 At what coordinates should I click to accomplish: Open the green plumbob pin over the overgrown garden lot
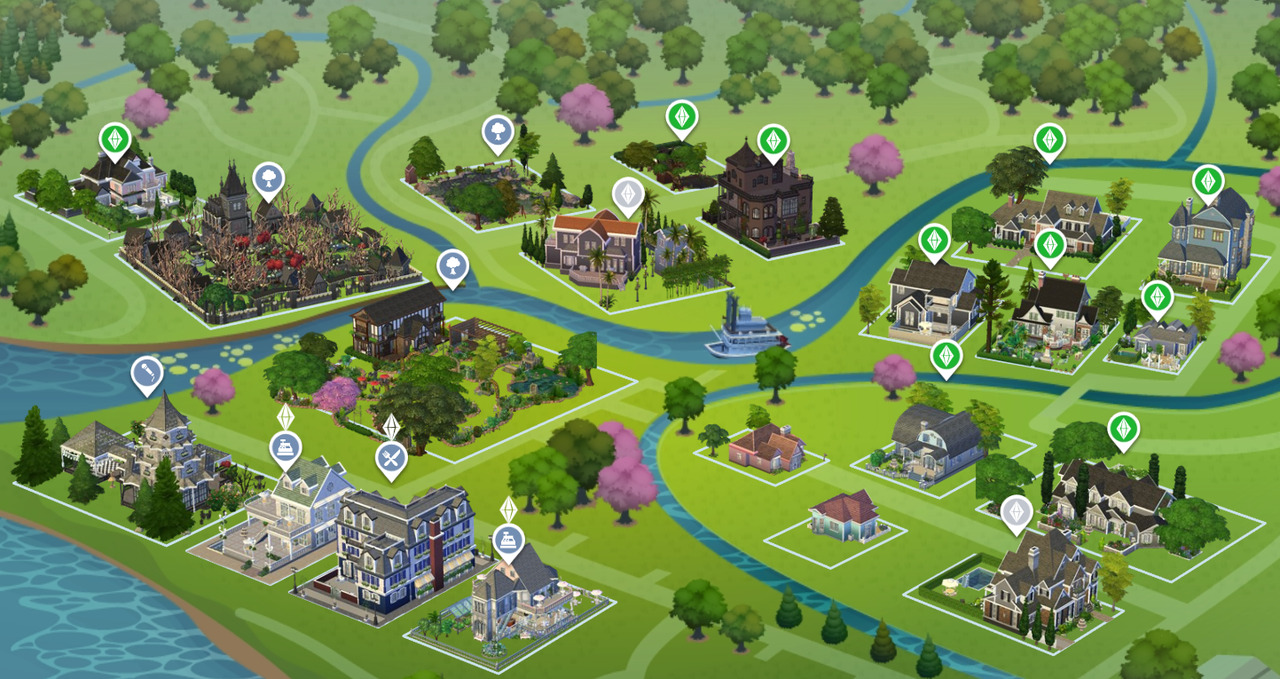click(682, 118)
